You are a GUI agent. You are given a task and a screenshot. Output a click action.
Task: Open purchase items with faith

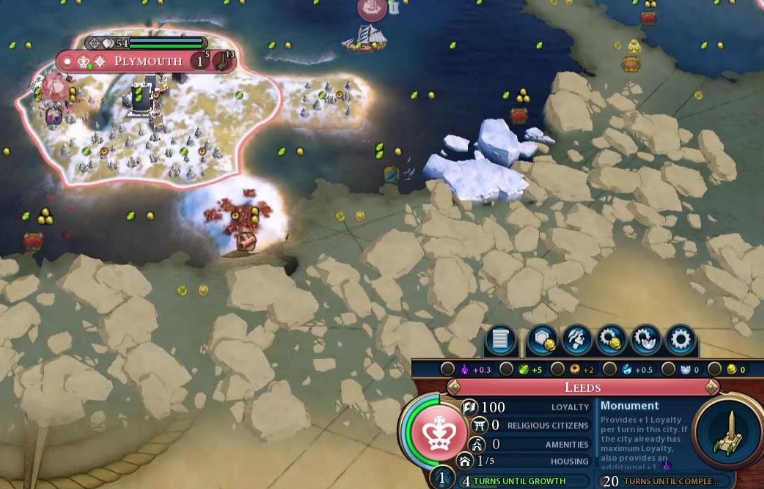pyautogui.click(x=645, y=340)
